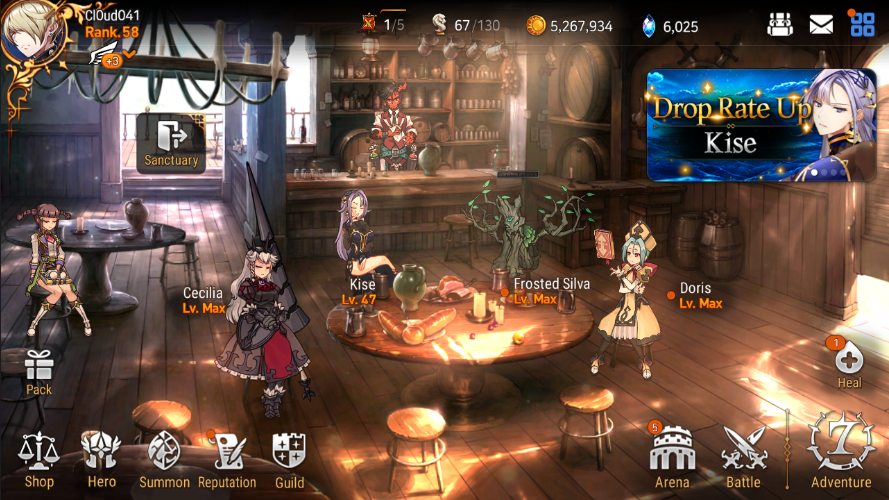The height and width of the screenshot is (500, 889).
Task: Open the Shop menu
Action: [38, 459]
